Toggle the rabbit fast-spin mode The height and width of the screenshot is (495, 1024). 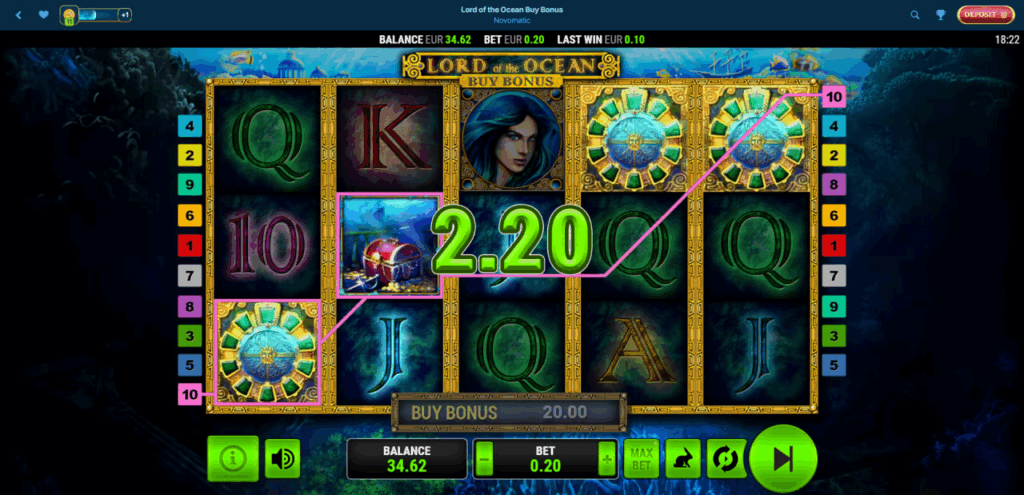(x=683, y=459)
